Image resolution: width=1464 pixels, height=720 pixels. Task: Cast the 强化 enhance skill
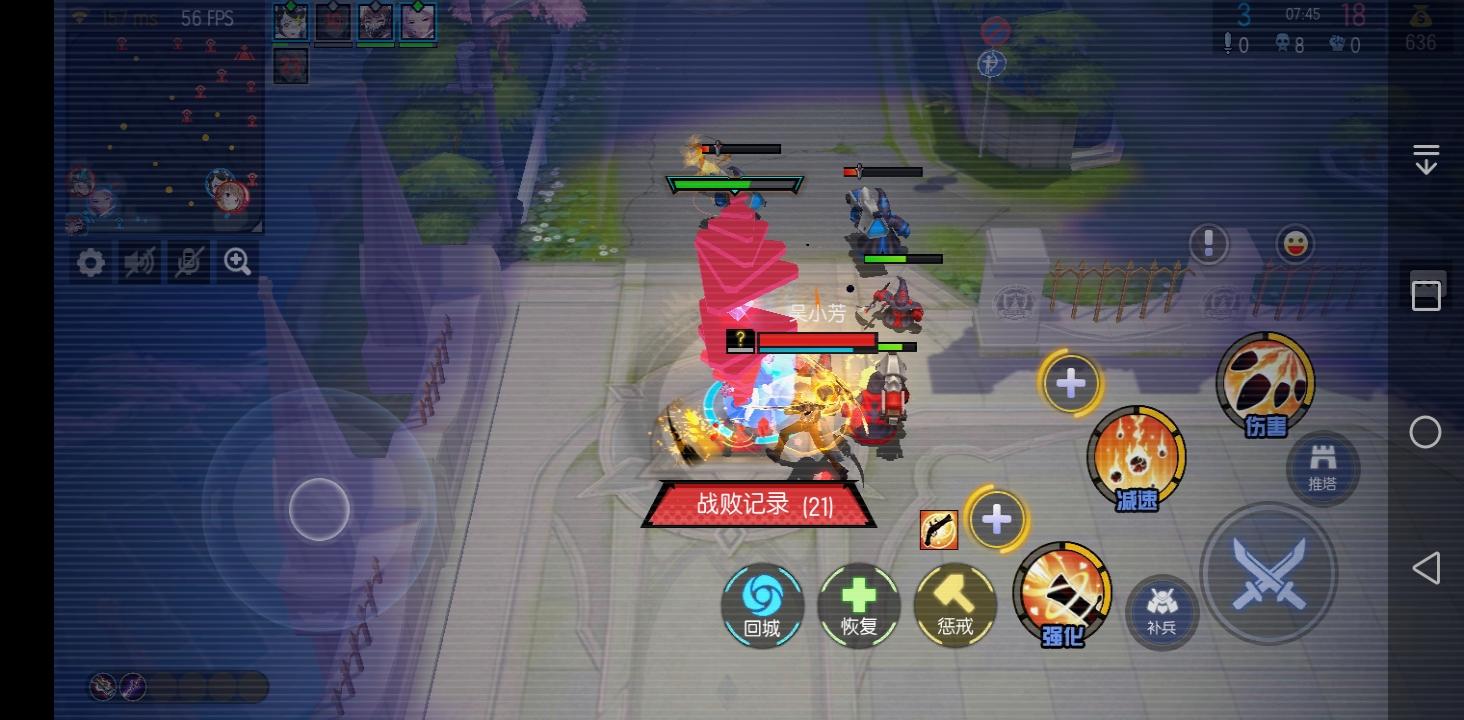tap(1063, 593)
